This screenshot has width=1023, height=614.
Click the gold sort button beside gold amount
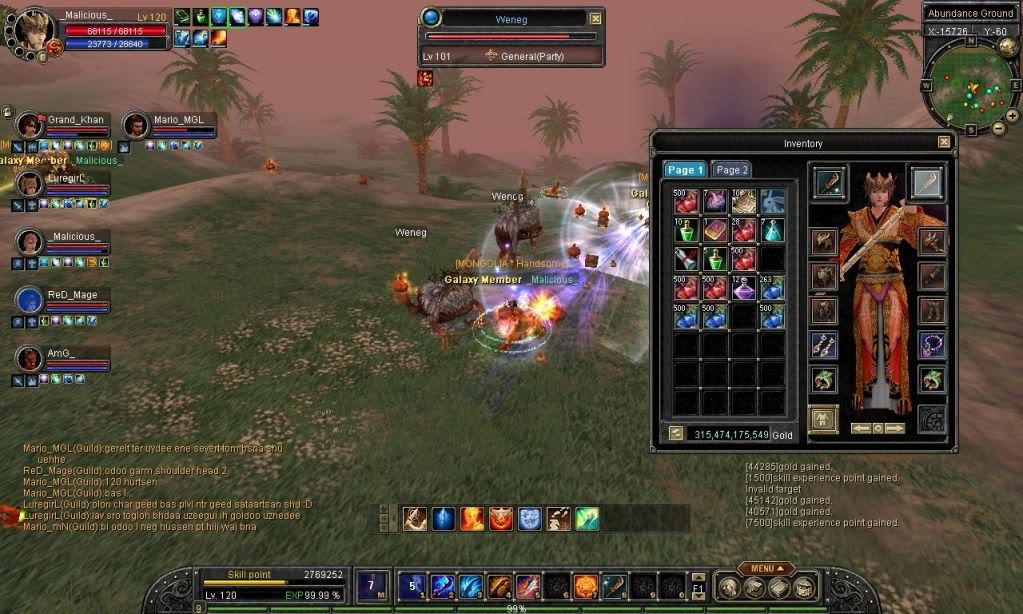676,434
